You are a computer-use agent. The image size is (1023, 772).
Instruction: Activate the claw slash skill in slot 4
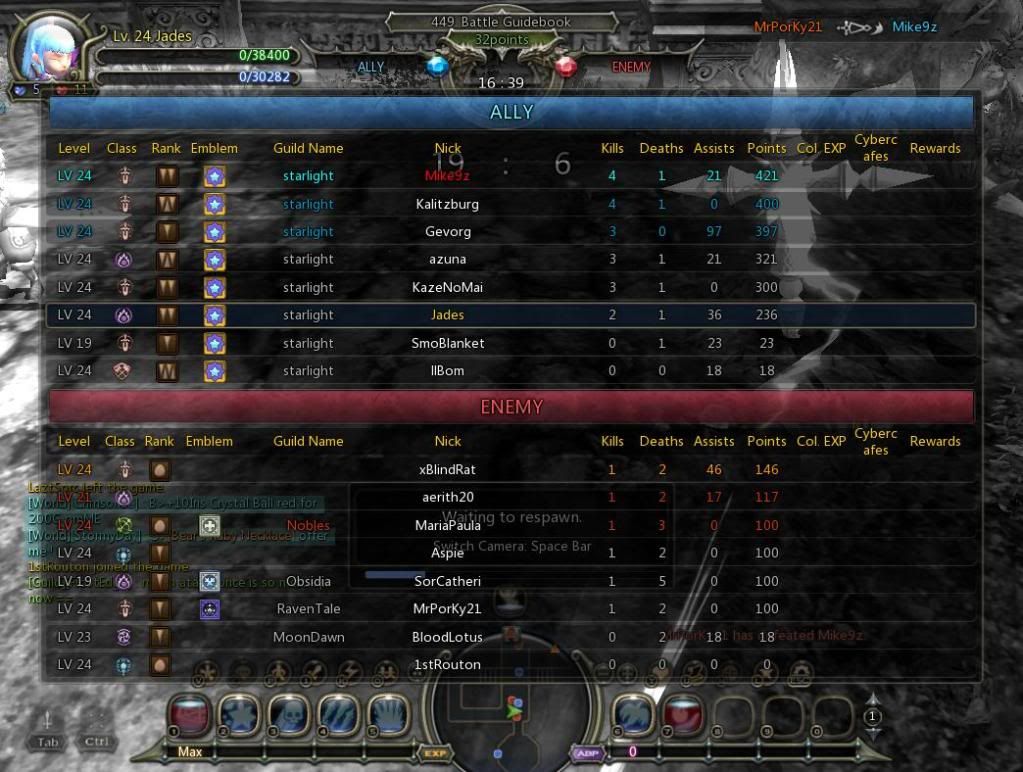pyautogui.click(x=338, y=715)
